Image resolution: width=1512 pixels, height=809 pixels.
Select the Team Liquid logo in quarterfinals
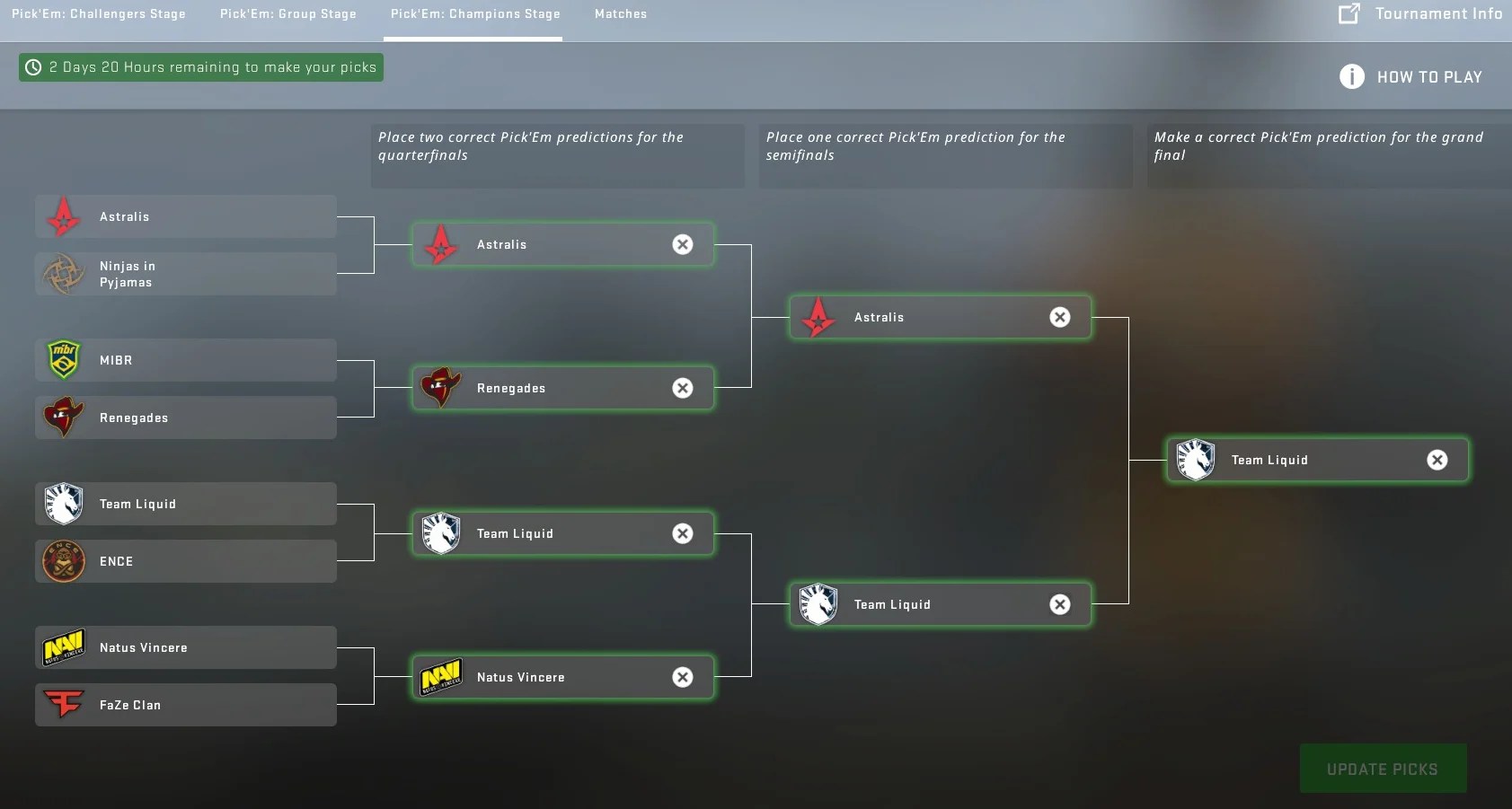pos(441,533)
